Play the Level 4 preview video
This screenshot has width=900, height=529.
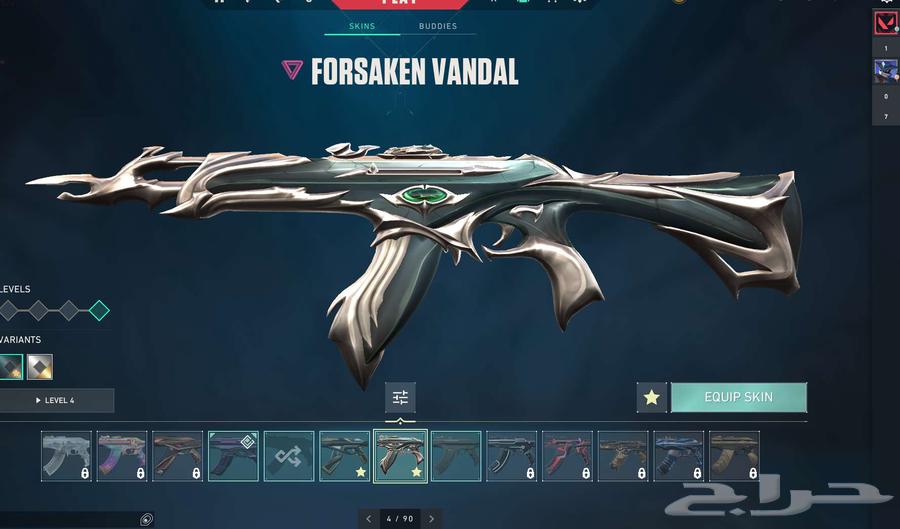[x=56, y=401]
